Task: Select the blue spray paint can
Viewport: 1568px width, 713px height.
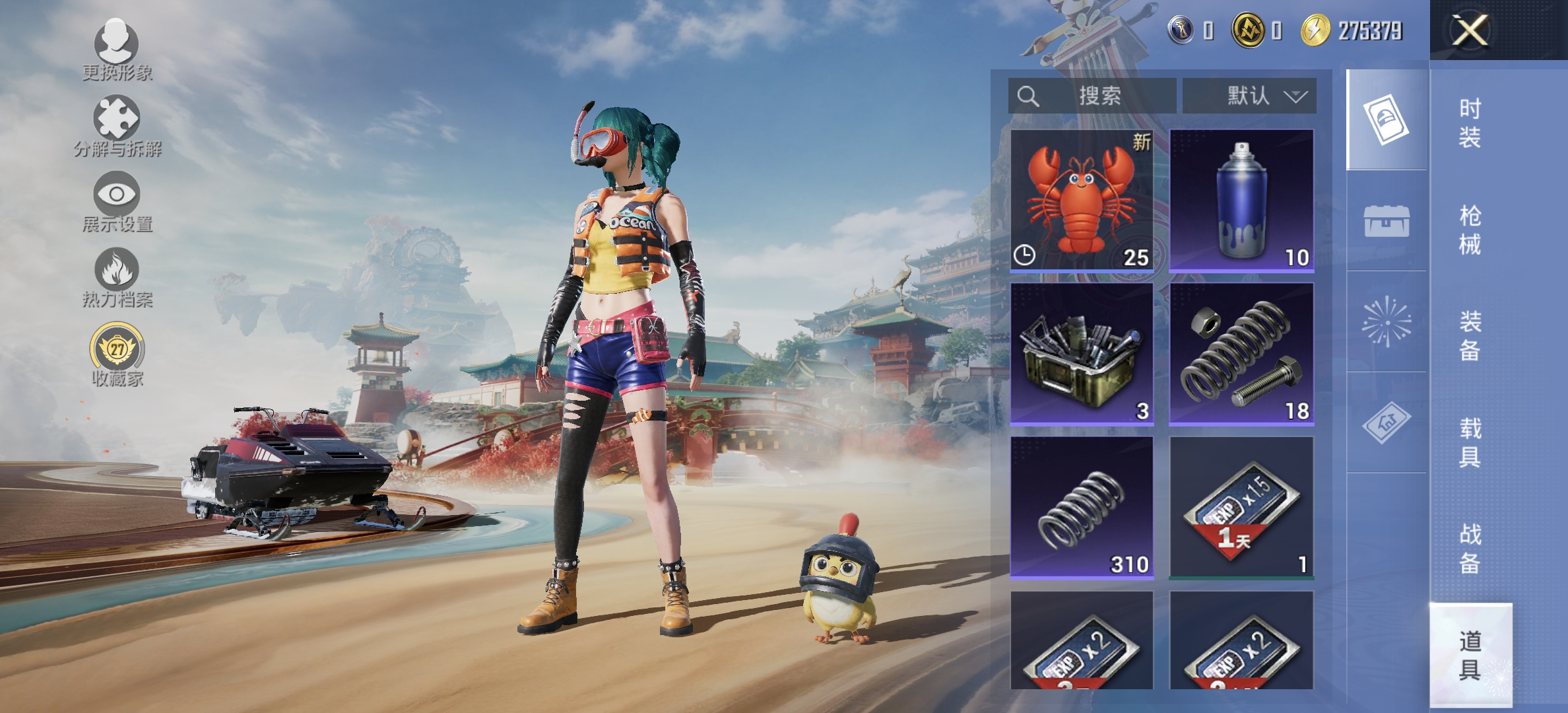Action: 1241,200
